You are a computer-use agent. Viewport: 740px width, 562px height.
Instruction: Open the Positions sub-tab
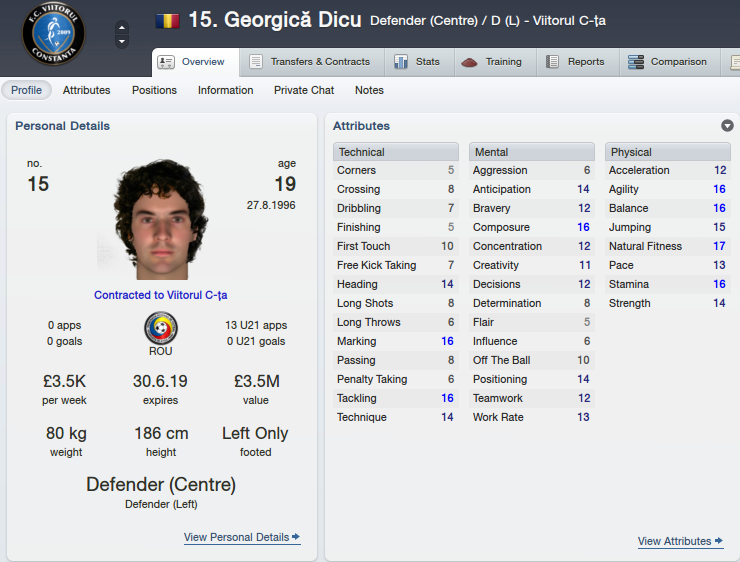coord(154,90)
